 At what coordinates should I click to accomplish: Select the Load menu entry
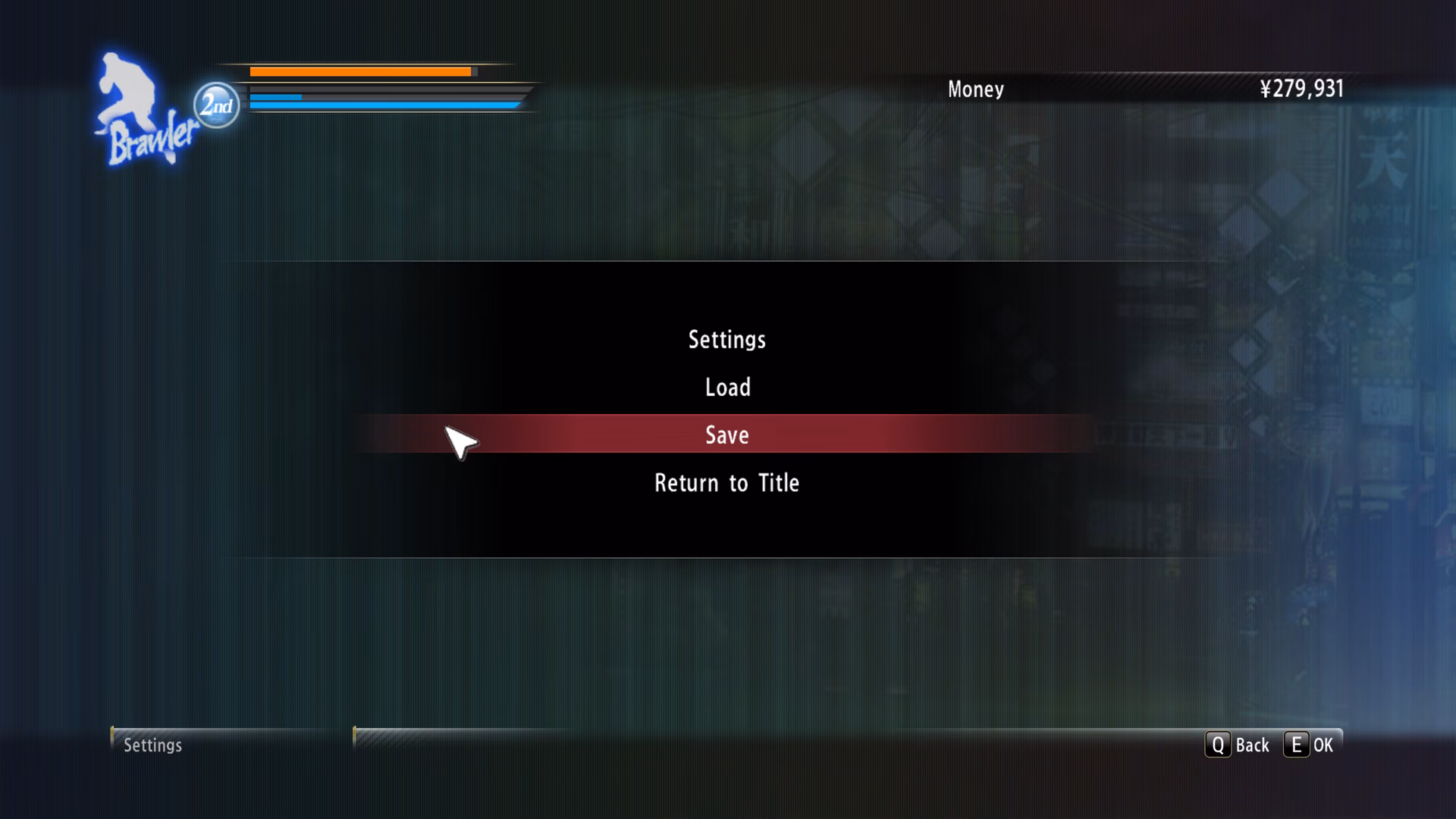pyautogui.click(x=726, y=387)
